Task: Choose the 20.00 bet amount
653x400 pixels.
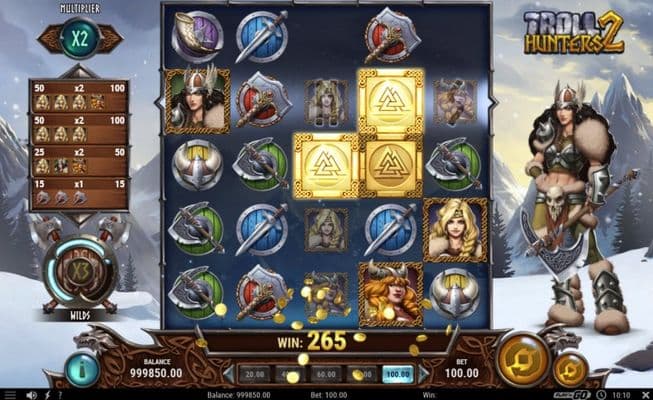Action: coord(254,374)
